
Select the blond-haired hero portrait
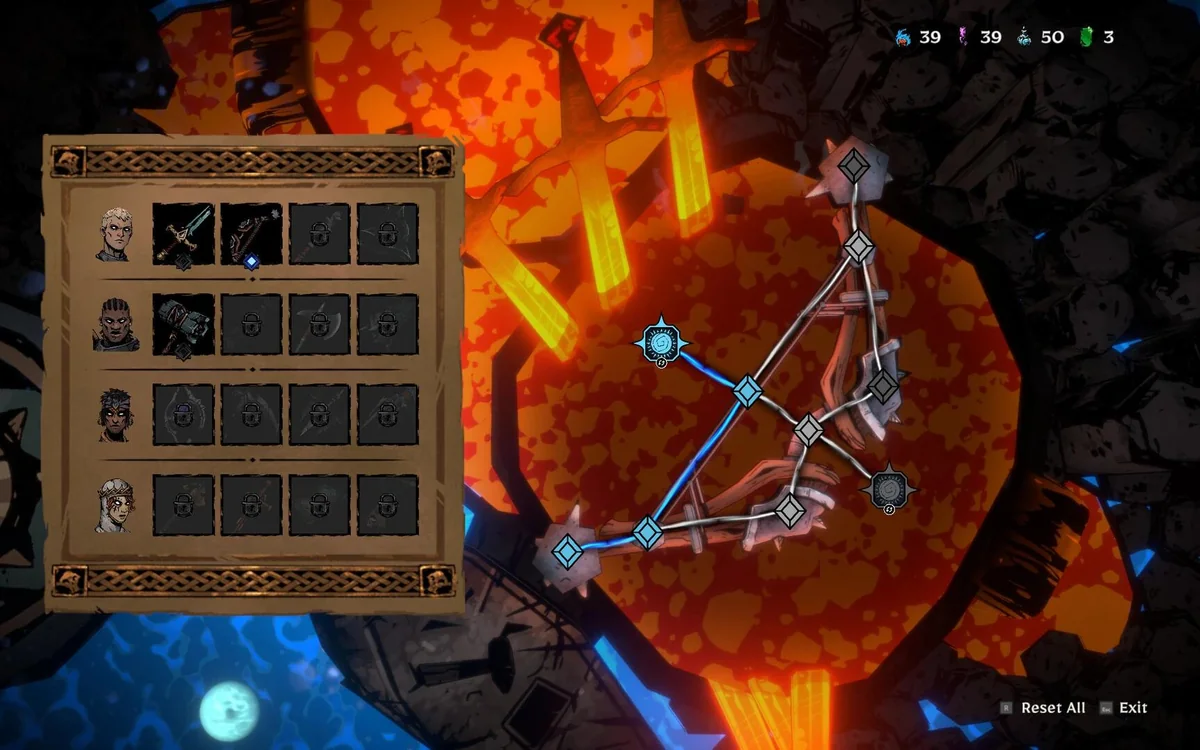pos(115,235)
